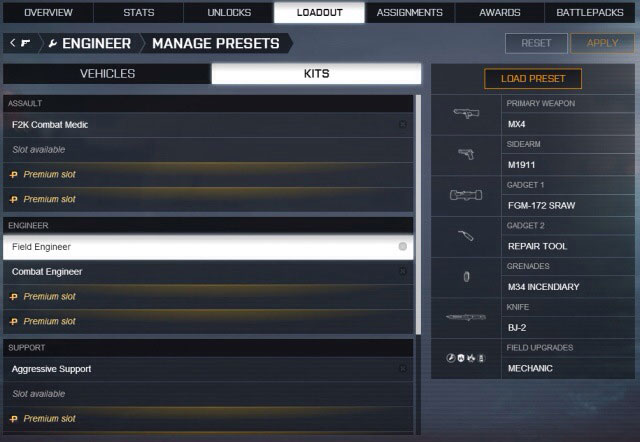Click the Reset button
Viewport: 640px width, 442px height.
pos(536,43)
